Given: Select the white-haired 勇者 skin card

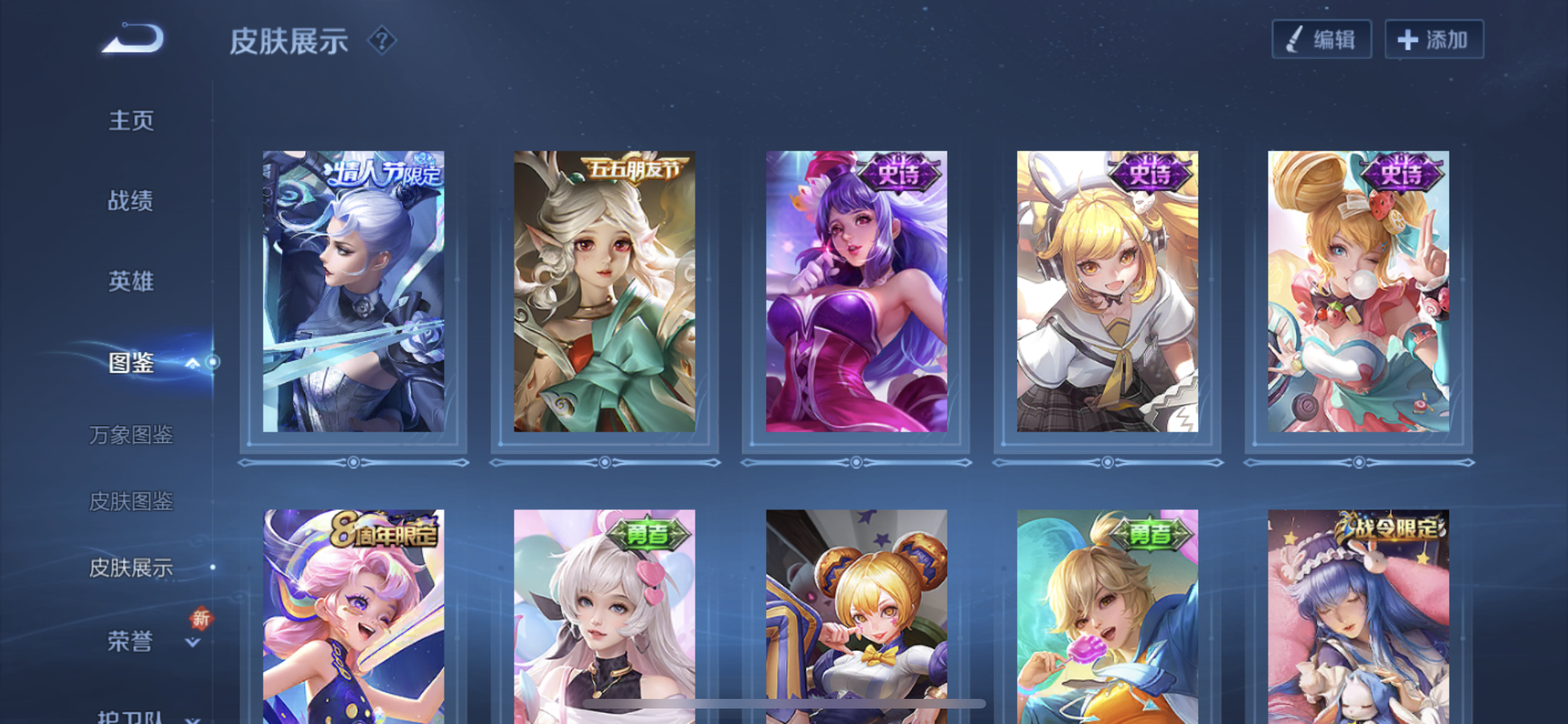Looking at the screenshot, I should (604, 616).
